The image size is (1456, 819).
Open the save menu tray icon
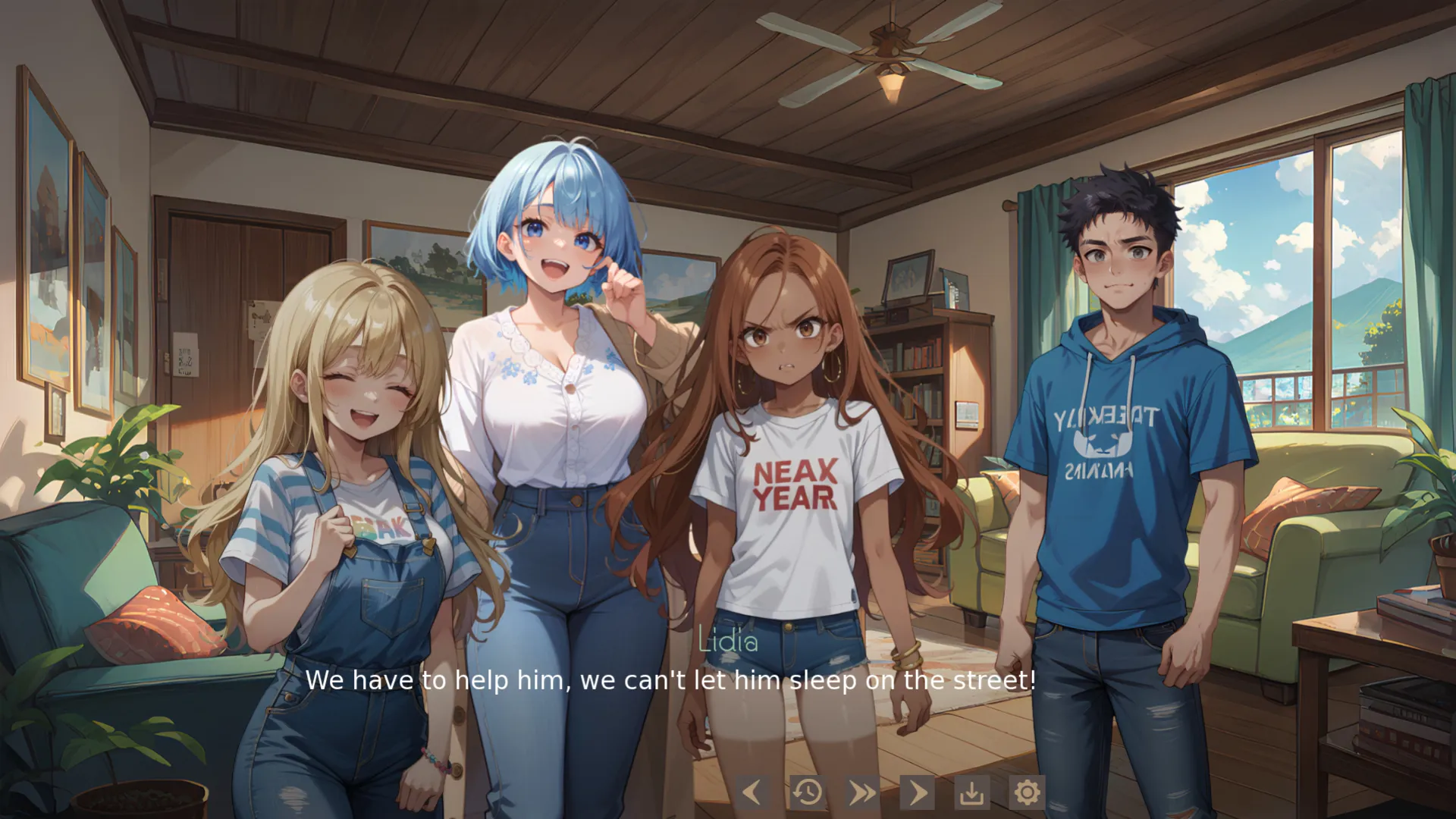[x=972, y=792]
